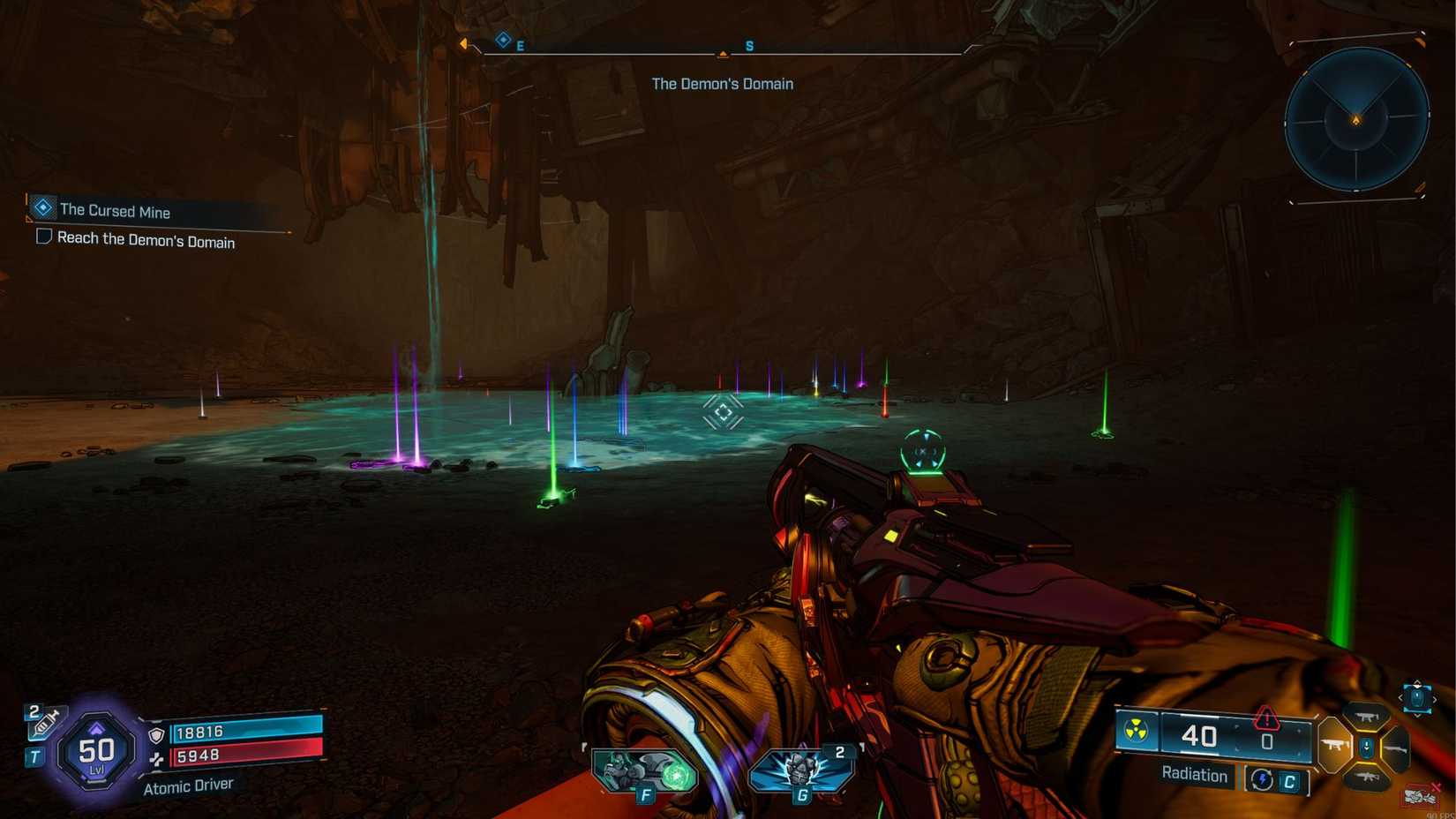Click the red crossed-out handshake icon
This screenshot has width=1456, height=819.
pos(1418,797)
